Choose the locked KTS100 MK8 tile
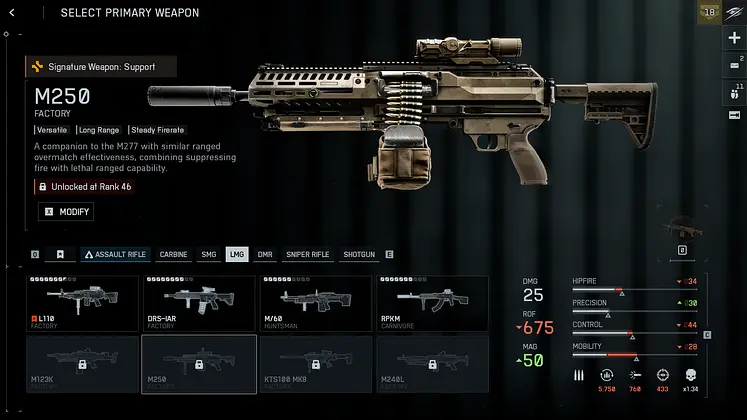The image size is (747, 420). click(315, 363)
